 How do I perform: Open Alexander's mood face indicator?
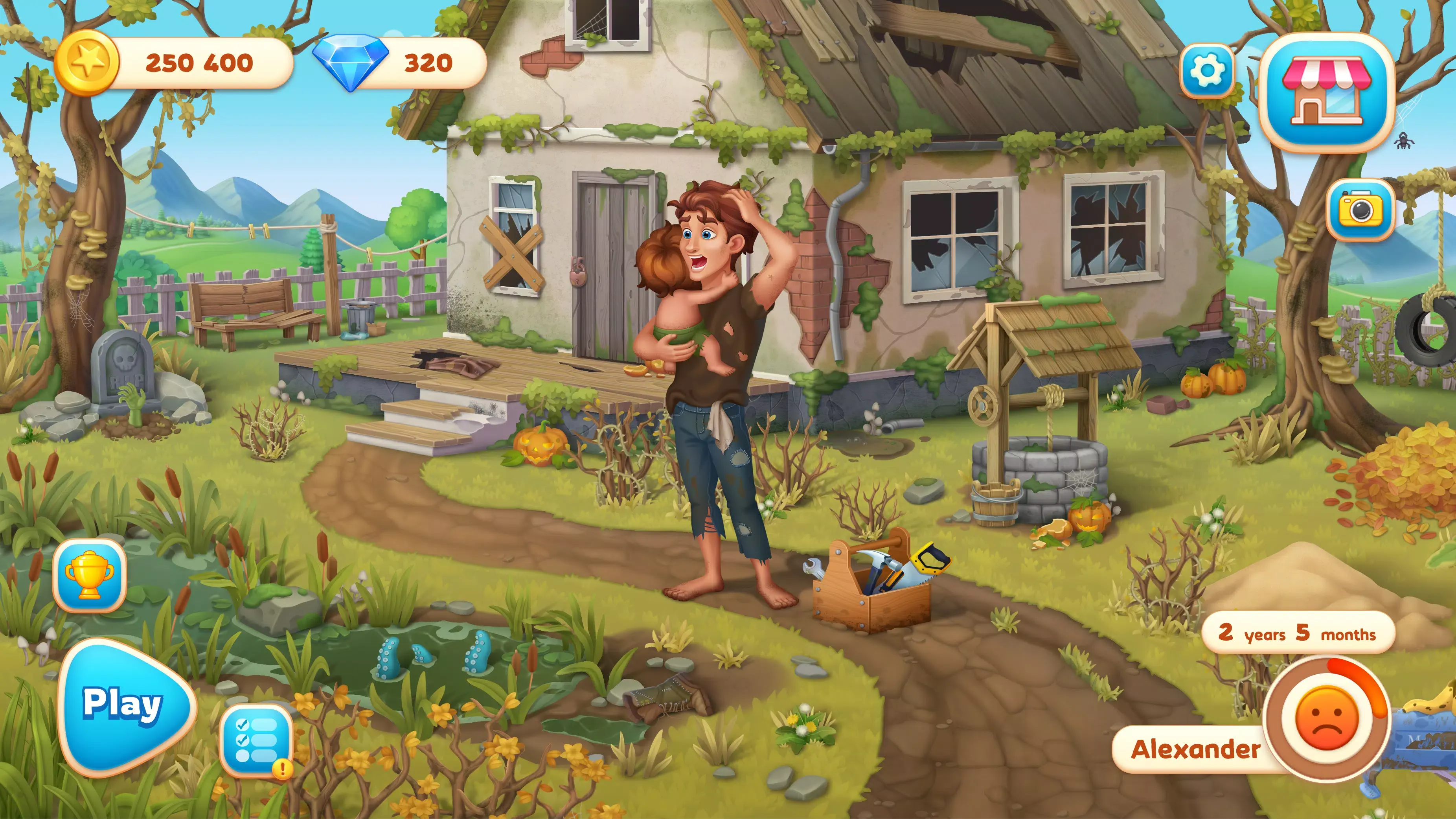point(1325,718)
